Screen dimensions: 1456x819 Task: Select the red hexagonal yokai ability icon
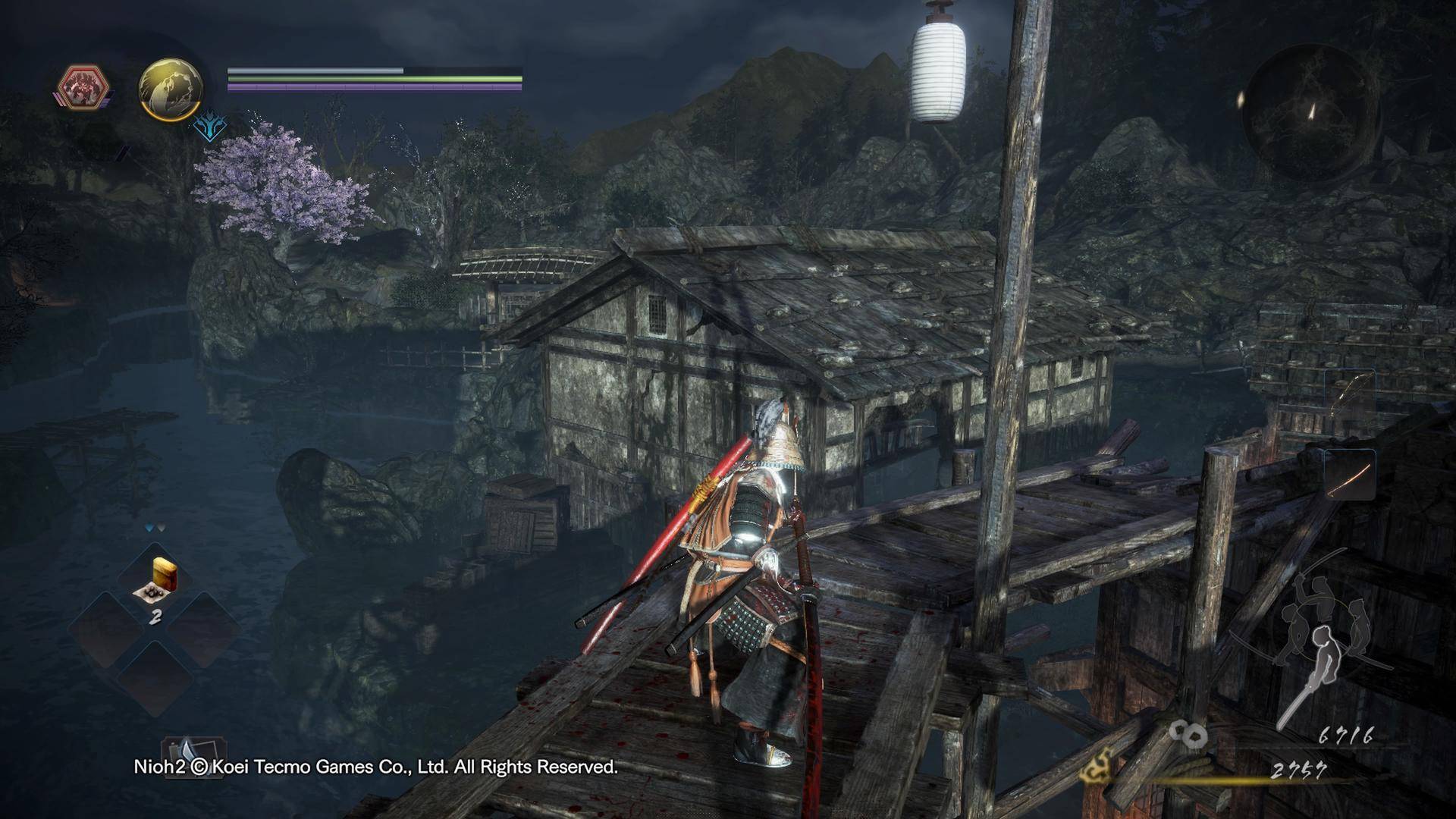click(x=84, y=86)
